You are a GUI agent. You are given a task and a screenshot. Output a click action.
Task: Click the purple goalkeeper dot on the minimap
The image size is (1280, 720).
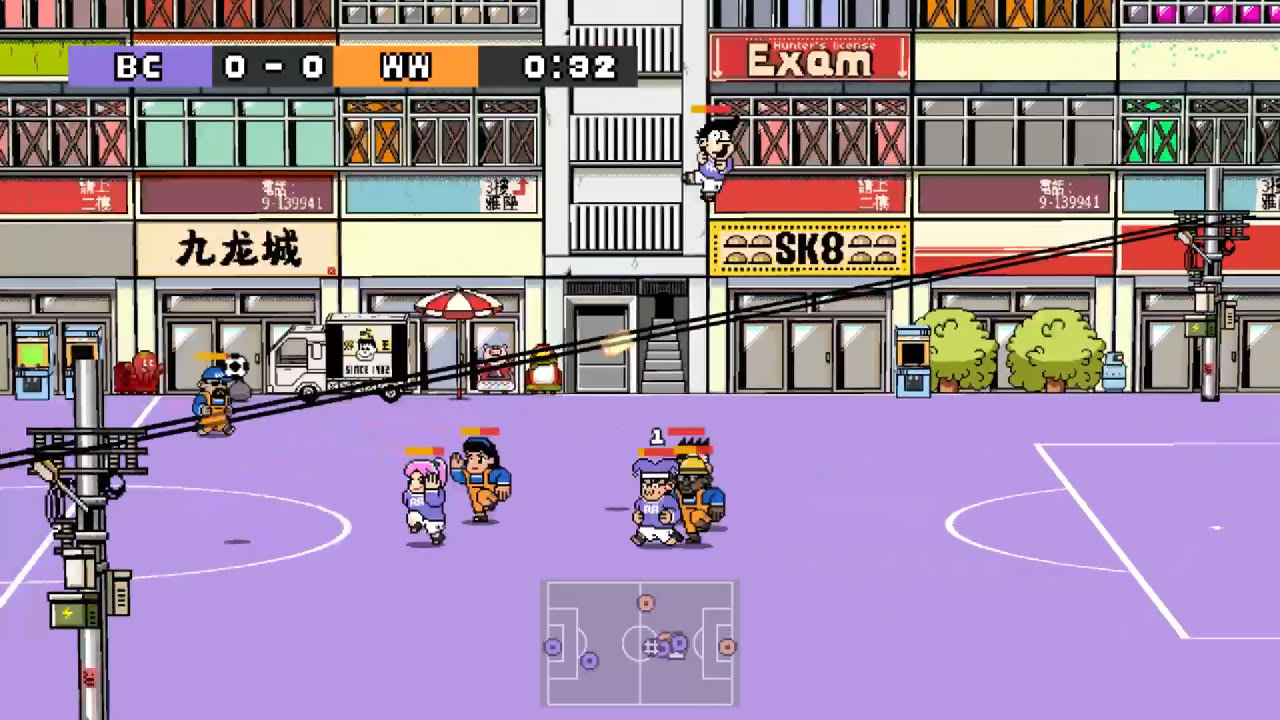553,647
